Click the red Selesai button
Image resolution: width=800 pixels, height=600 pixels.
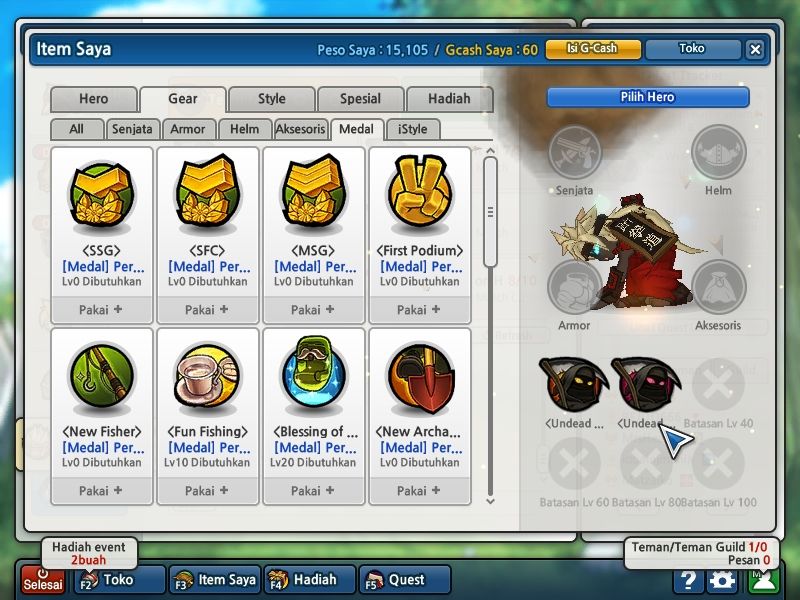(43, 581)
